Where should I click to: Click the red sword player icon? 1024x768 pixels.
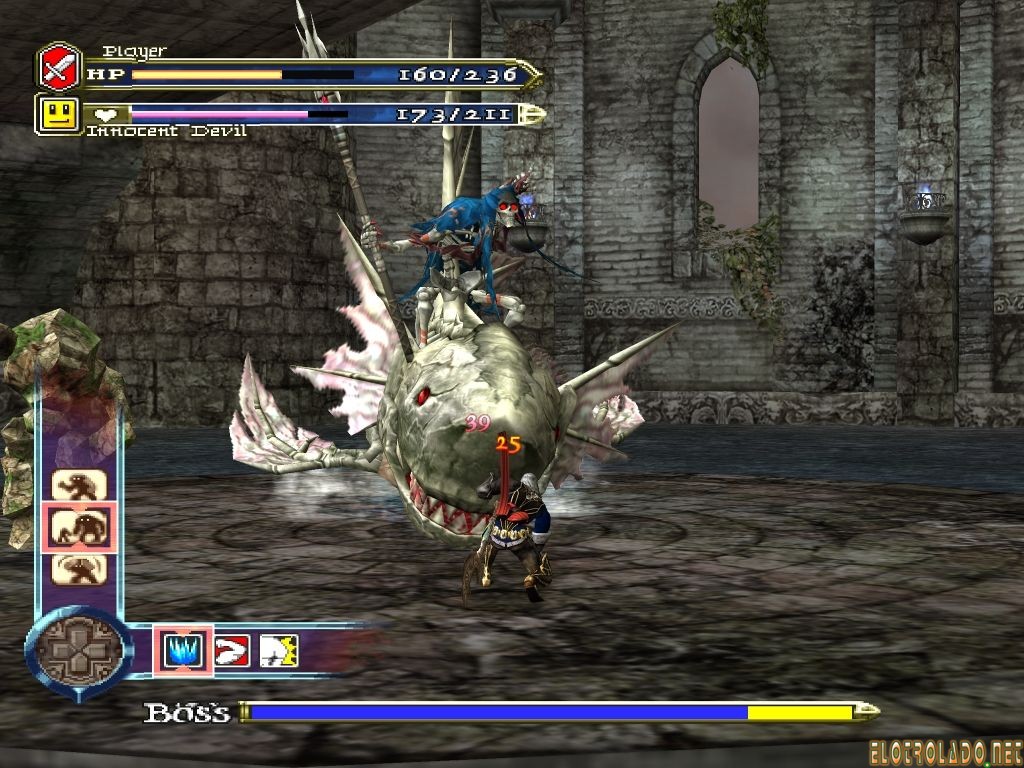(x=59, y=68)
